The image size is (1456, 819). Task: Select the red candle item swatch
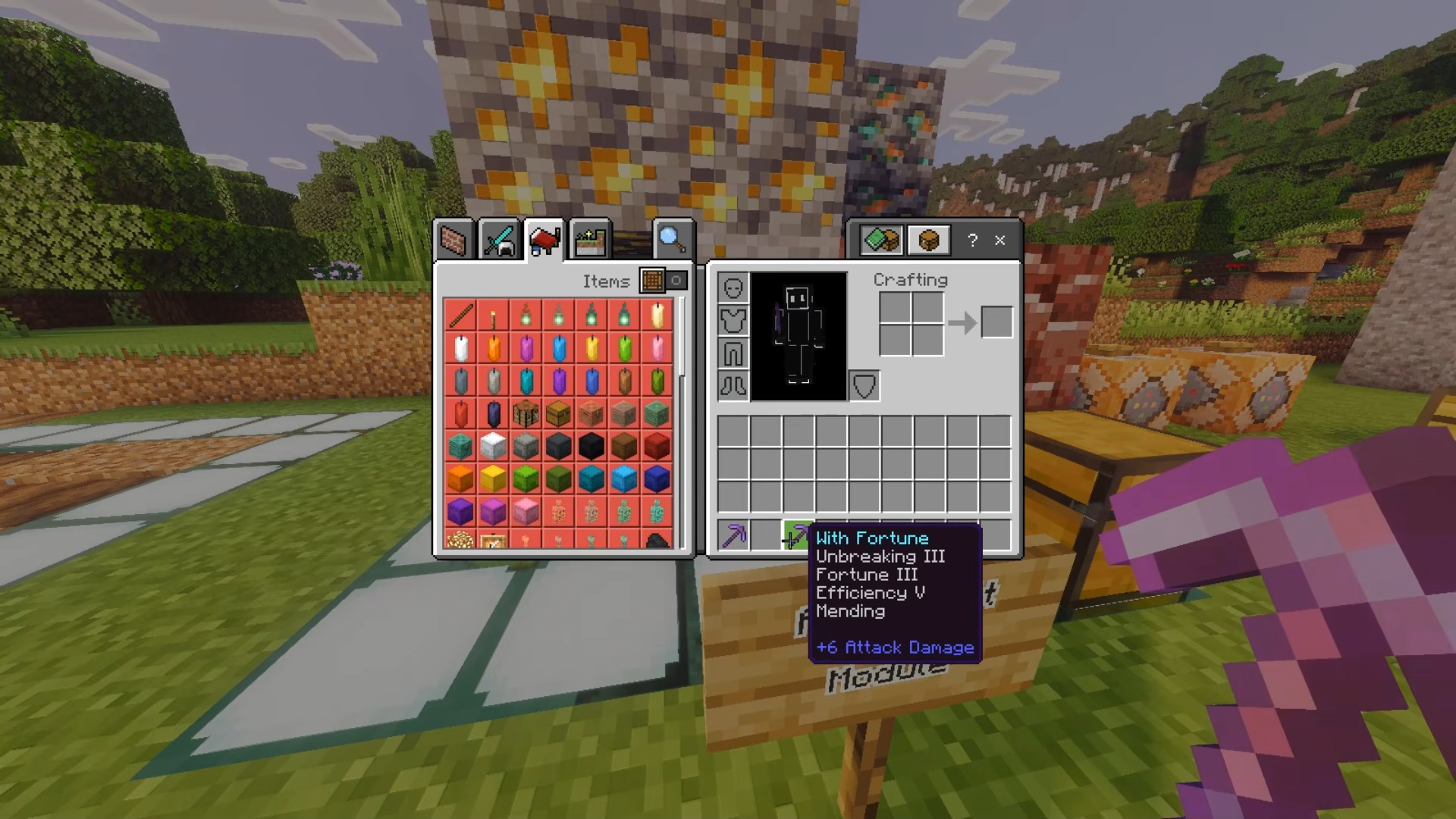click(x=460, y=413)
